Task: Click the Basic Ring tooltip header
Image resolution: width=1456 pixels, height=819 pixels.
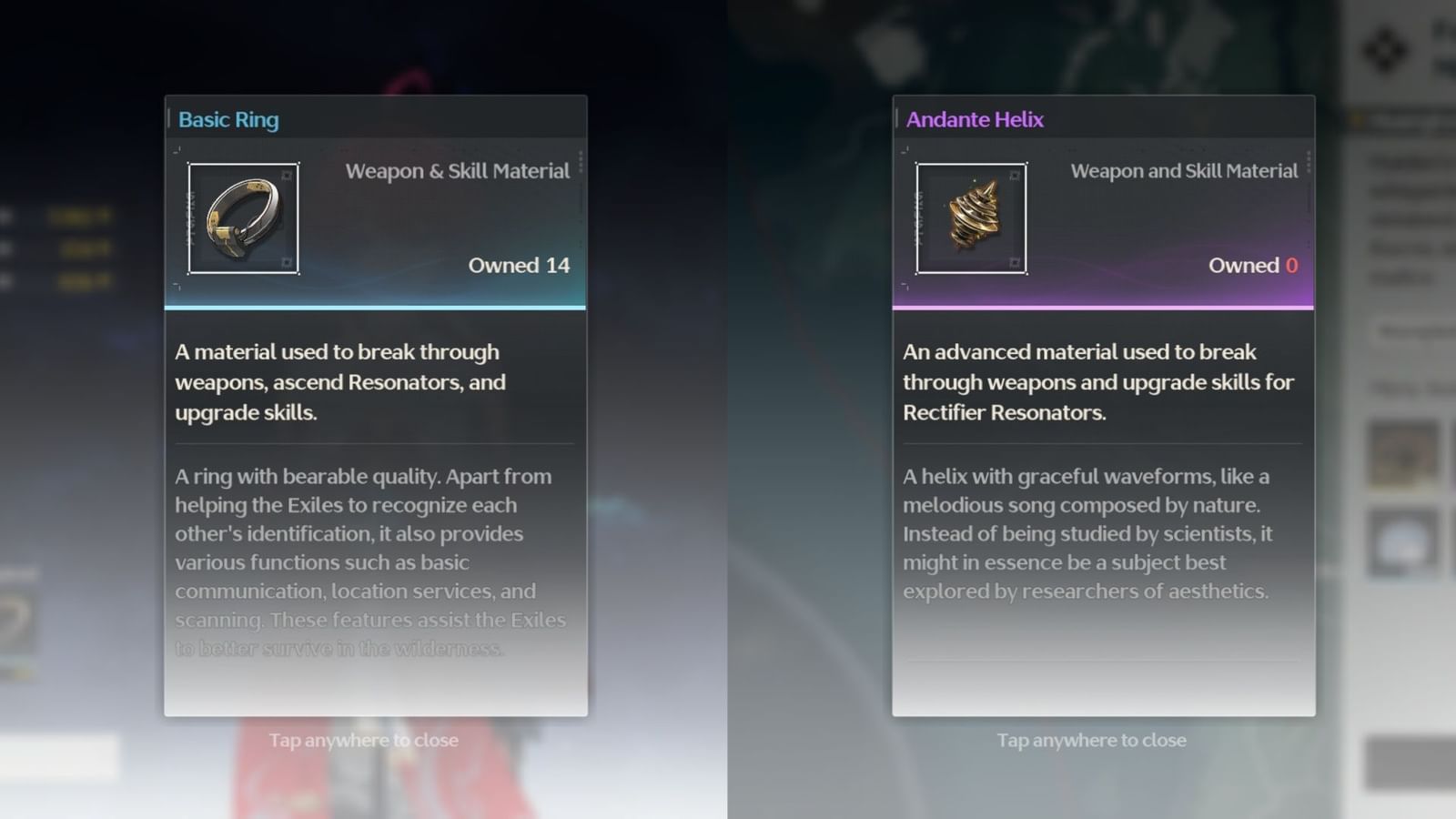Action: pyautogui.click(x=228, y=119)
